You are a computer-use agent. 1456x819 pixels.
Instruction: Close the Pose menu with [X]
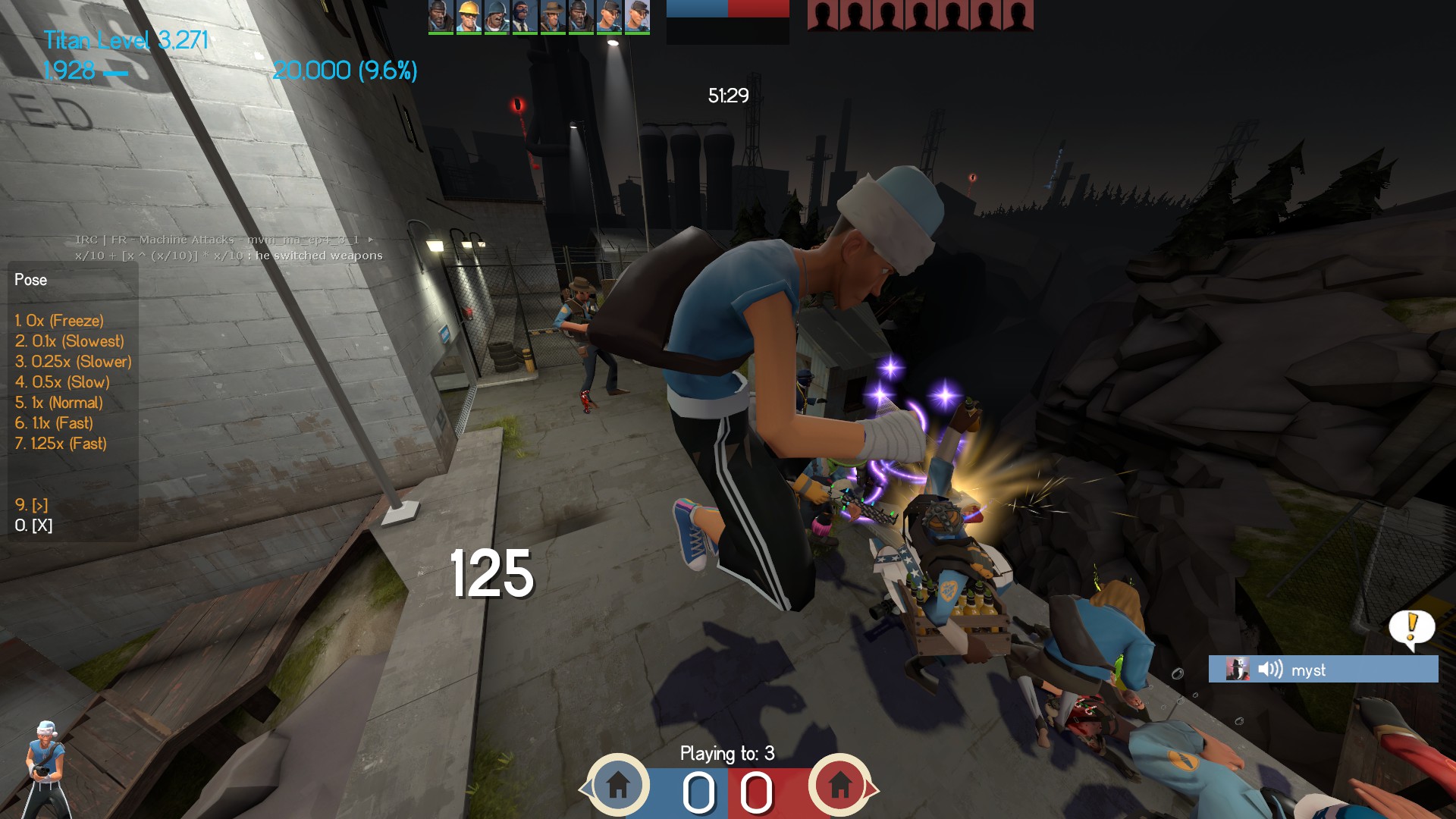(33, 526)
